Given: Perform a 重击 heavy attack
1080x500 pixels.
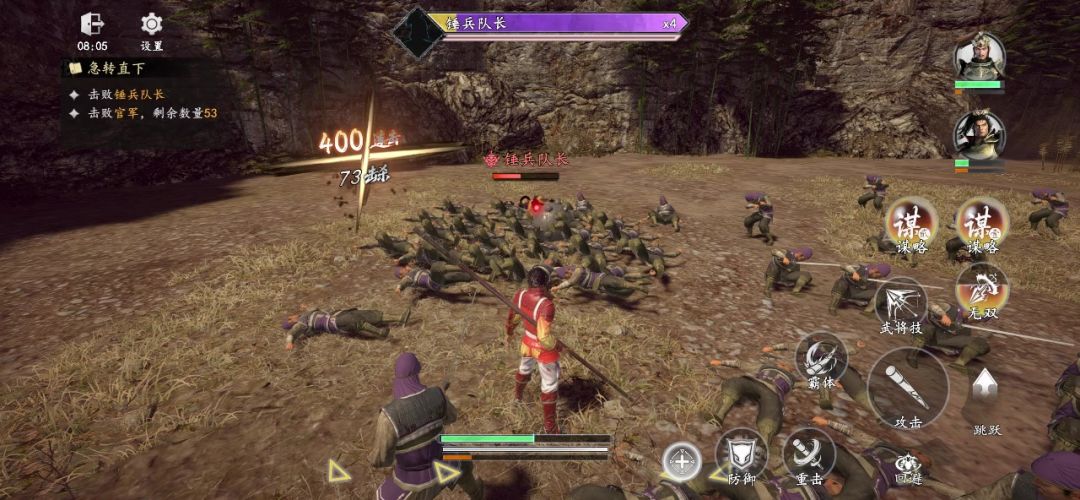Looking at the screenshot, I should pyautogui.click(x=808, y=453).
